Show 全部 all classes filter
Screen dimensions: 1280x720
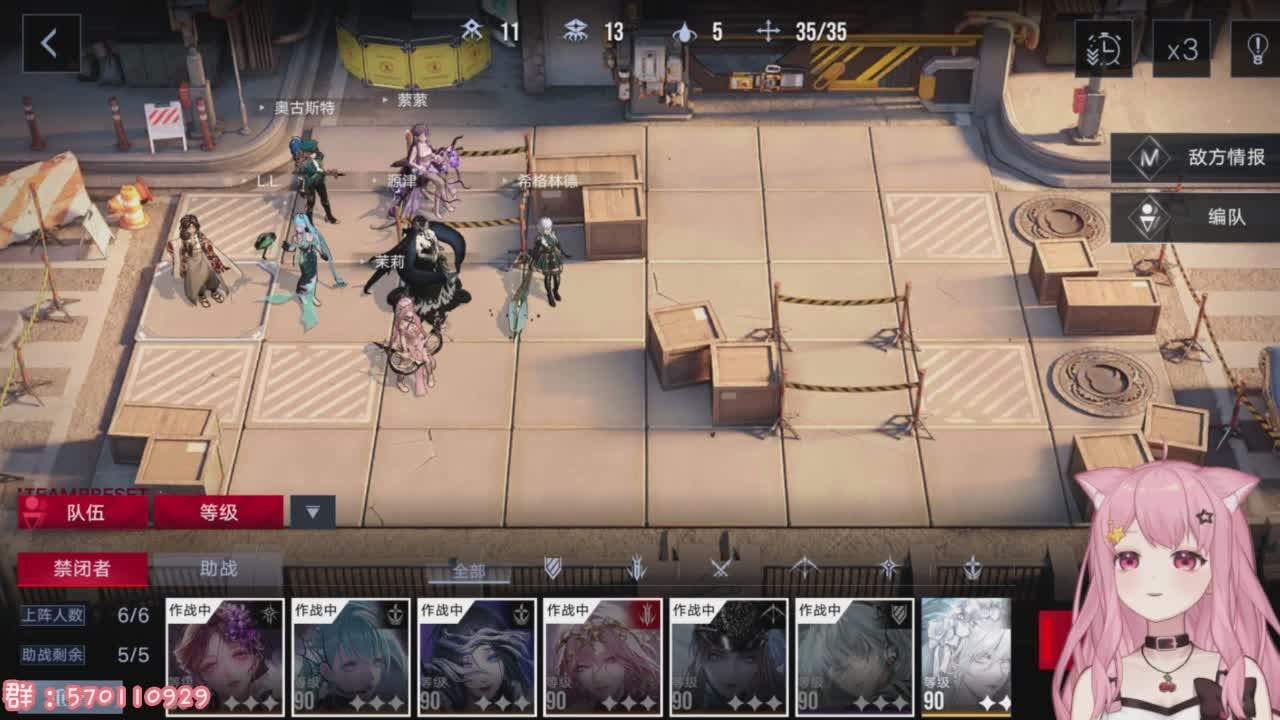[468, 571]
